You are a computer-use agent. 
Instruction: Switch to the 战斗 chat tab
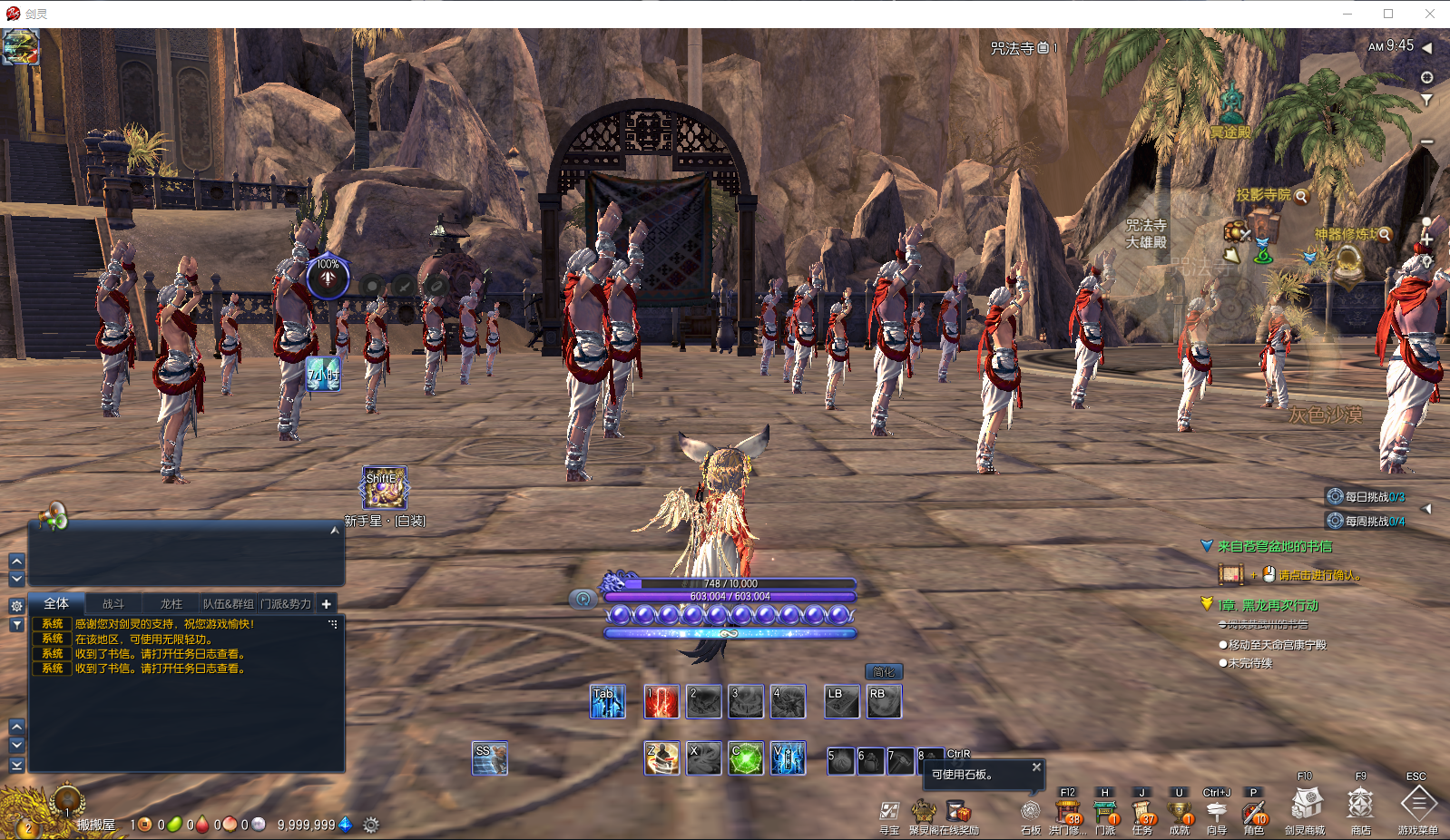click(113, 604)
